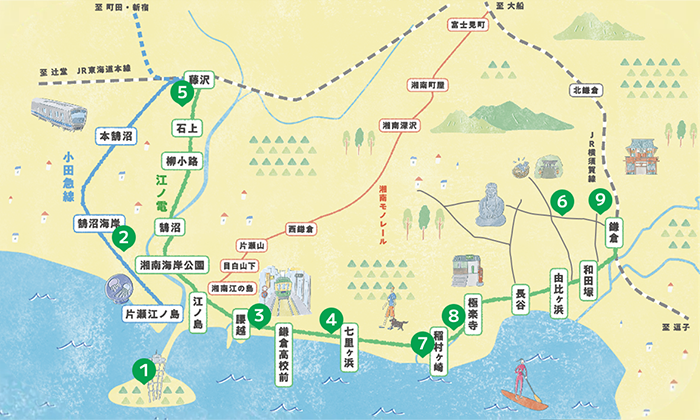Select map marker number 1 on the island
The height and width of the screenshot is (420, 700).
pos(146,368)
